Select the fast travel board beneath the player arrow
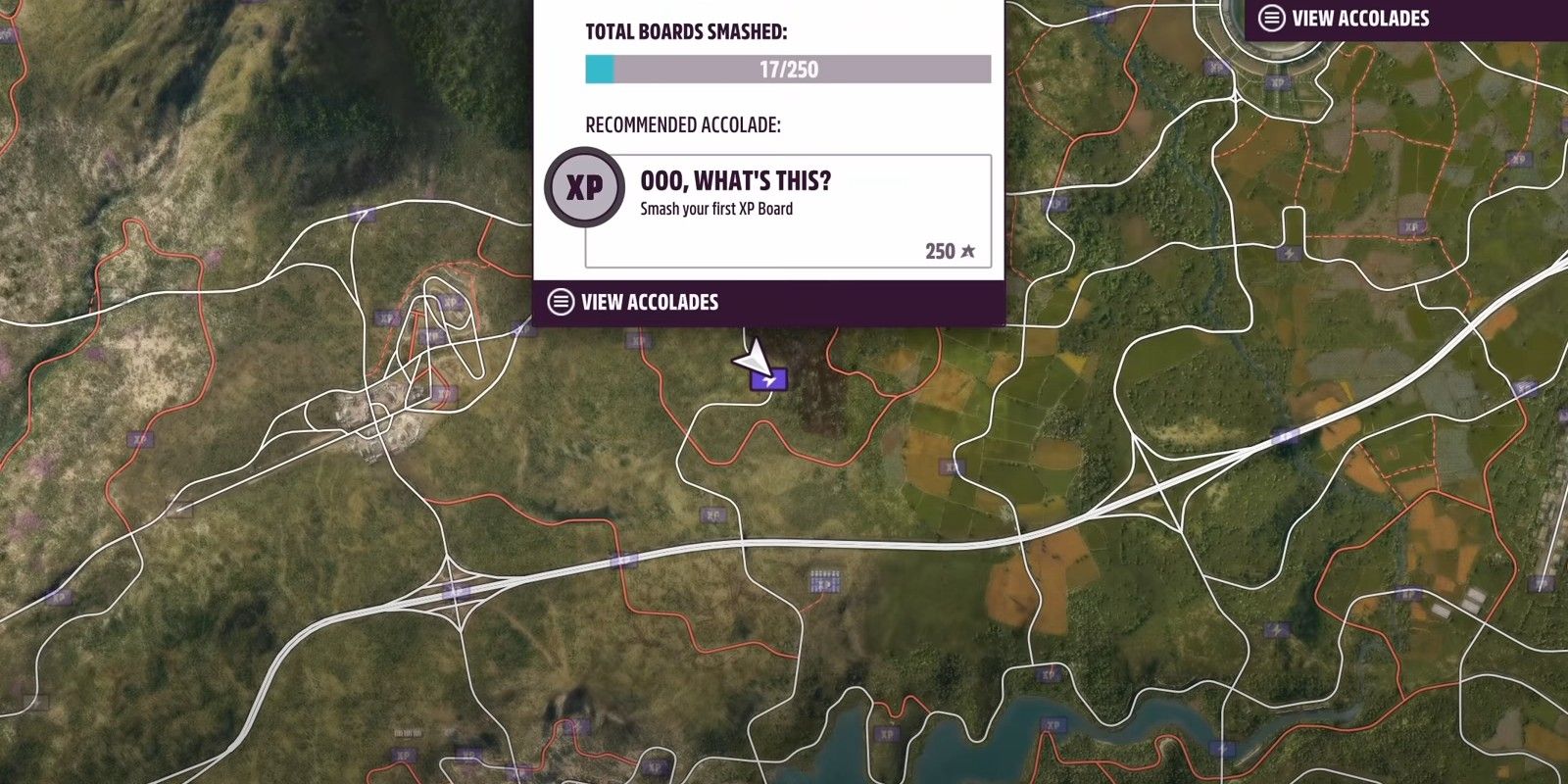Viewport: 1568px width, 784px height. pos(771,382)
